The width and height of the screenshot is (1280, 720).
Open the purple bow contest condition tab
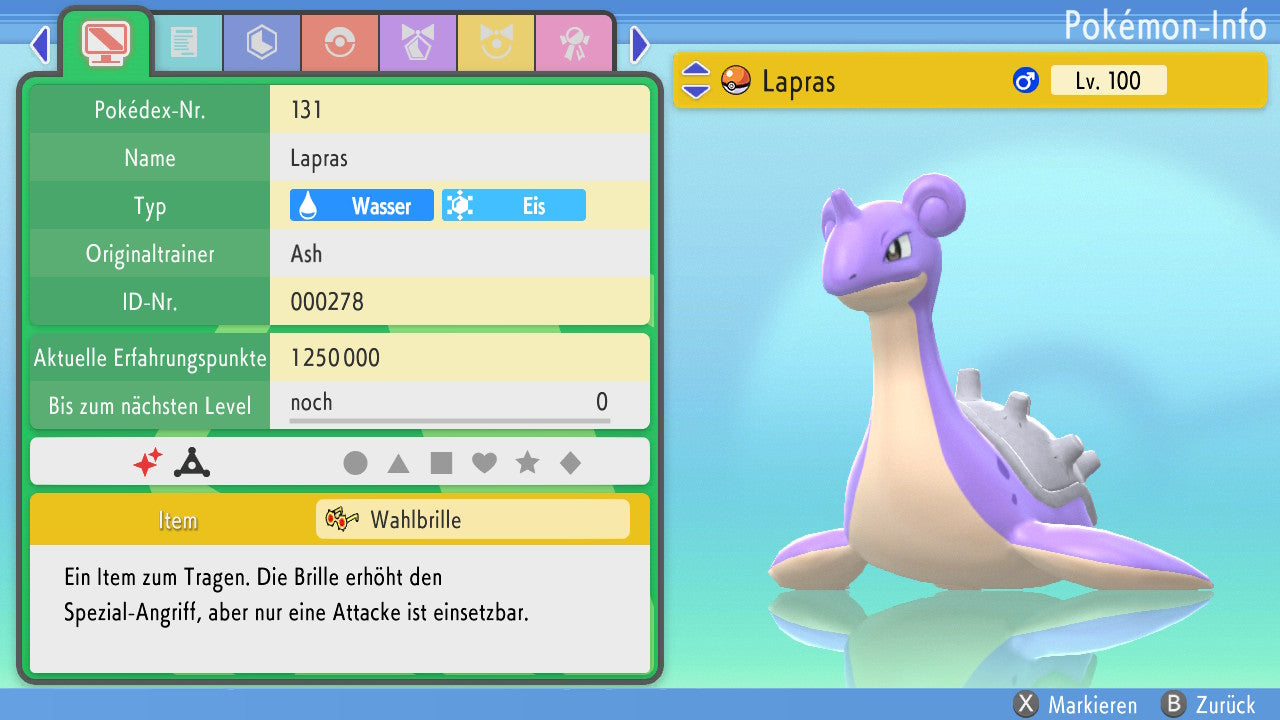(417, 43)
